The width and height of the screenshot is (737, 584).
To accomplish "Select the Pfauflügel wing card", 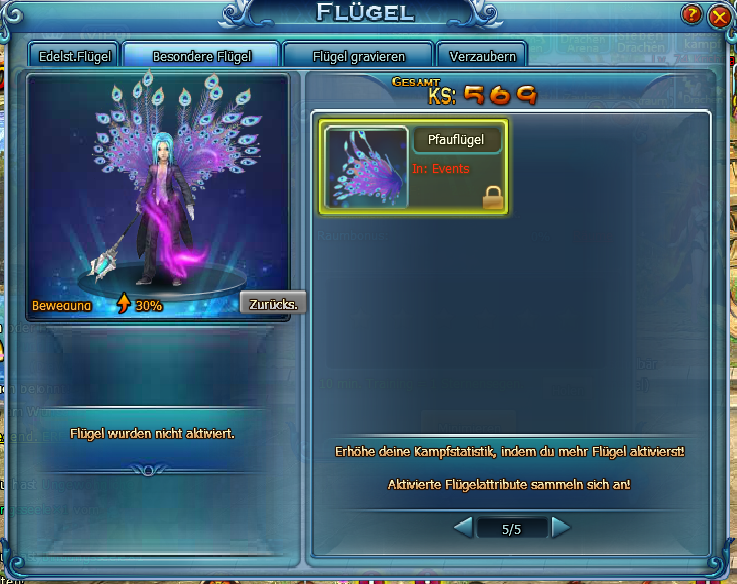I will coord(413,167).
